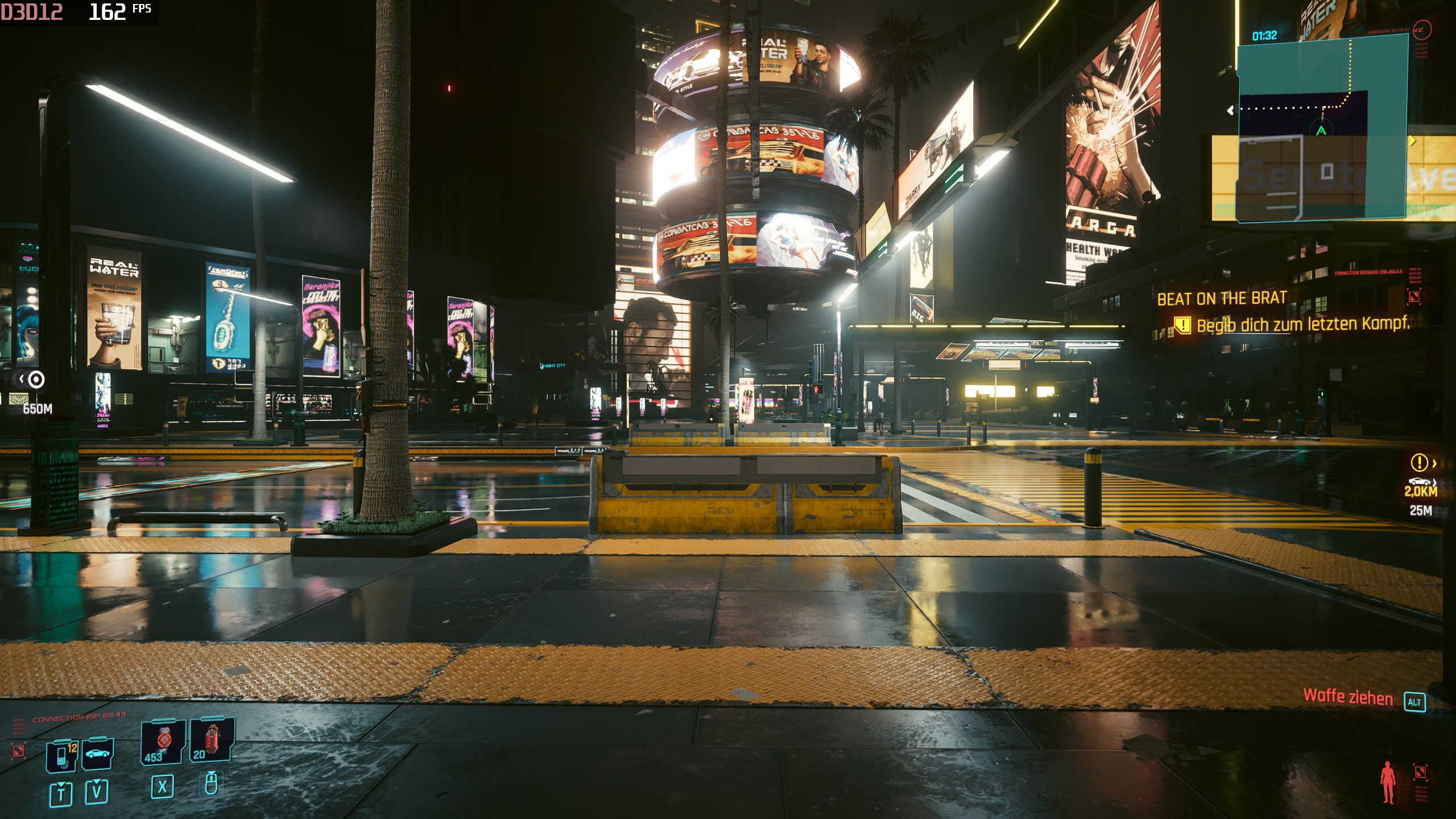The width and height of the screenshot is (1456, 819).
Task: Select the healing item slot showing 453
Action: coord(163,743)
